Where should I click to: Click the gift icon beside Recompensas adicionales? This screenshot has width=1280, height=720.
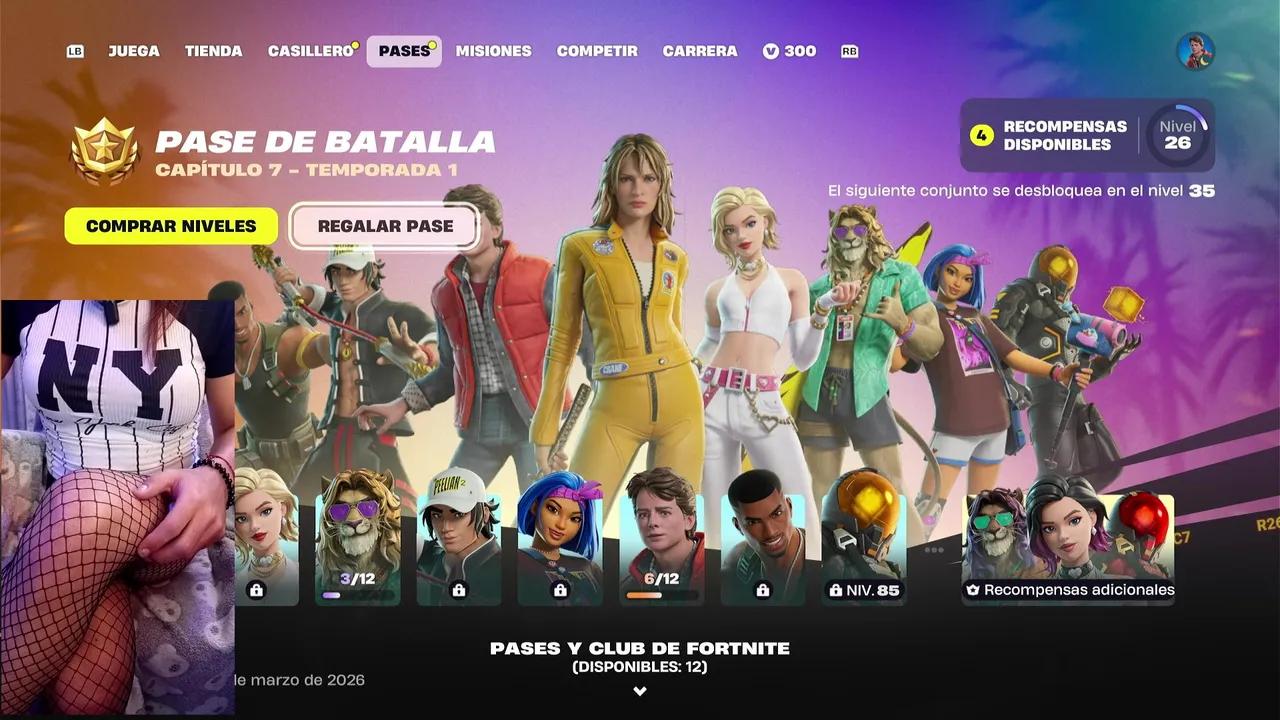click(971, 590)
